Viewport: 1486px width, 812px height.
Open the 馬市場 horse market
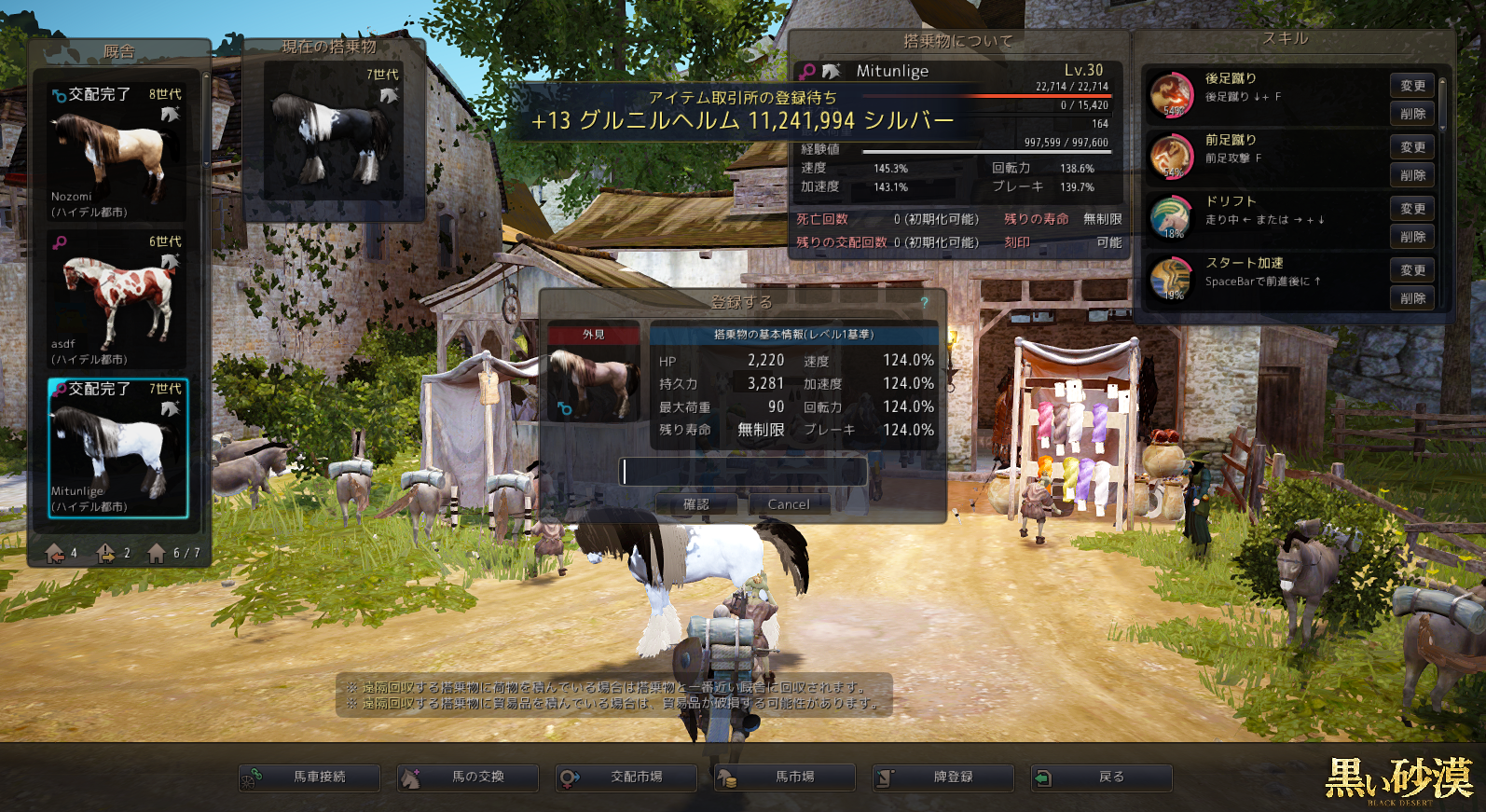pyautogui.click(x=785, y=777)
